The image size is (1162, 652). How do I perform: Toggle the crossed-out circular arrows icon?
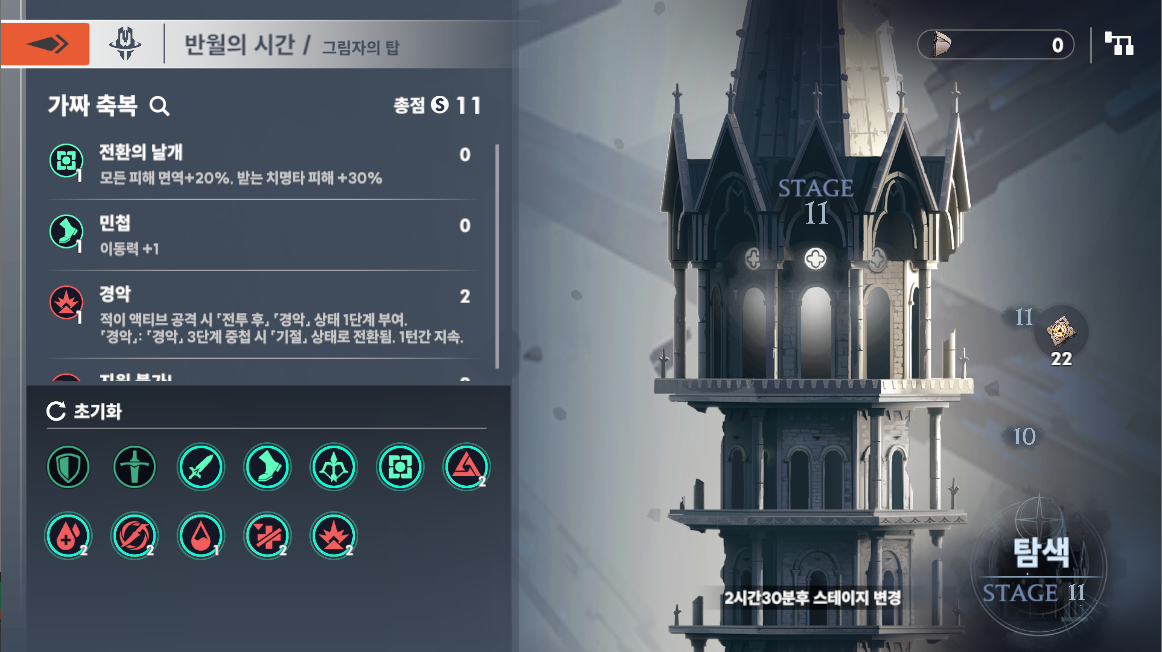(x=134, y=535)
